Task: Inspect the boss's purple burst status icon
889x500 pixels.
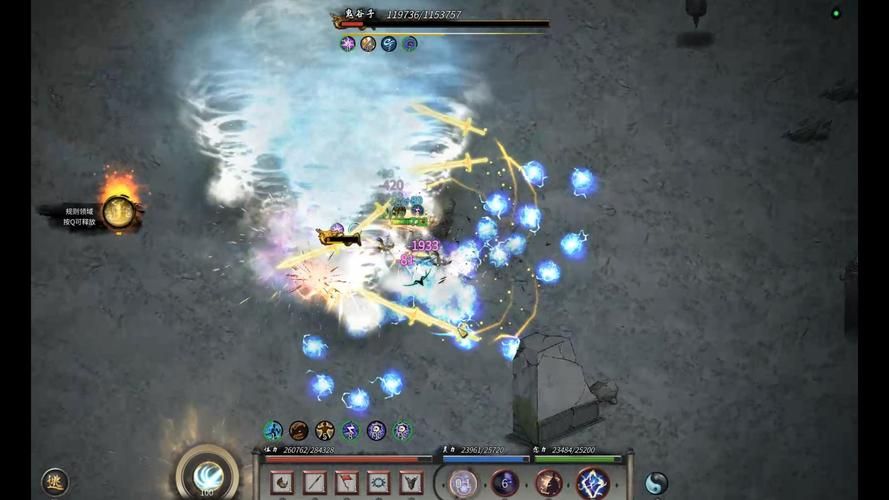Action: coord(348,44)
